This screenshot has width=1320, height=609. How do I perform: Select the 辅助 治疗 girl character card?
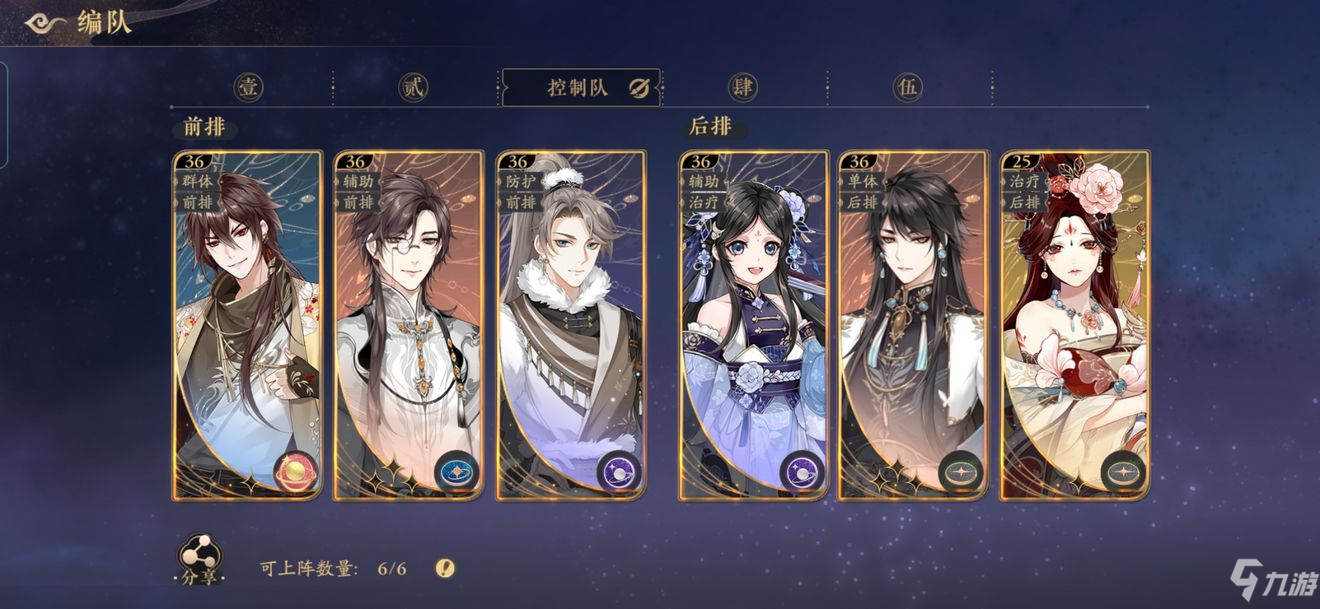point(754,325)
